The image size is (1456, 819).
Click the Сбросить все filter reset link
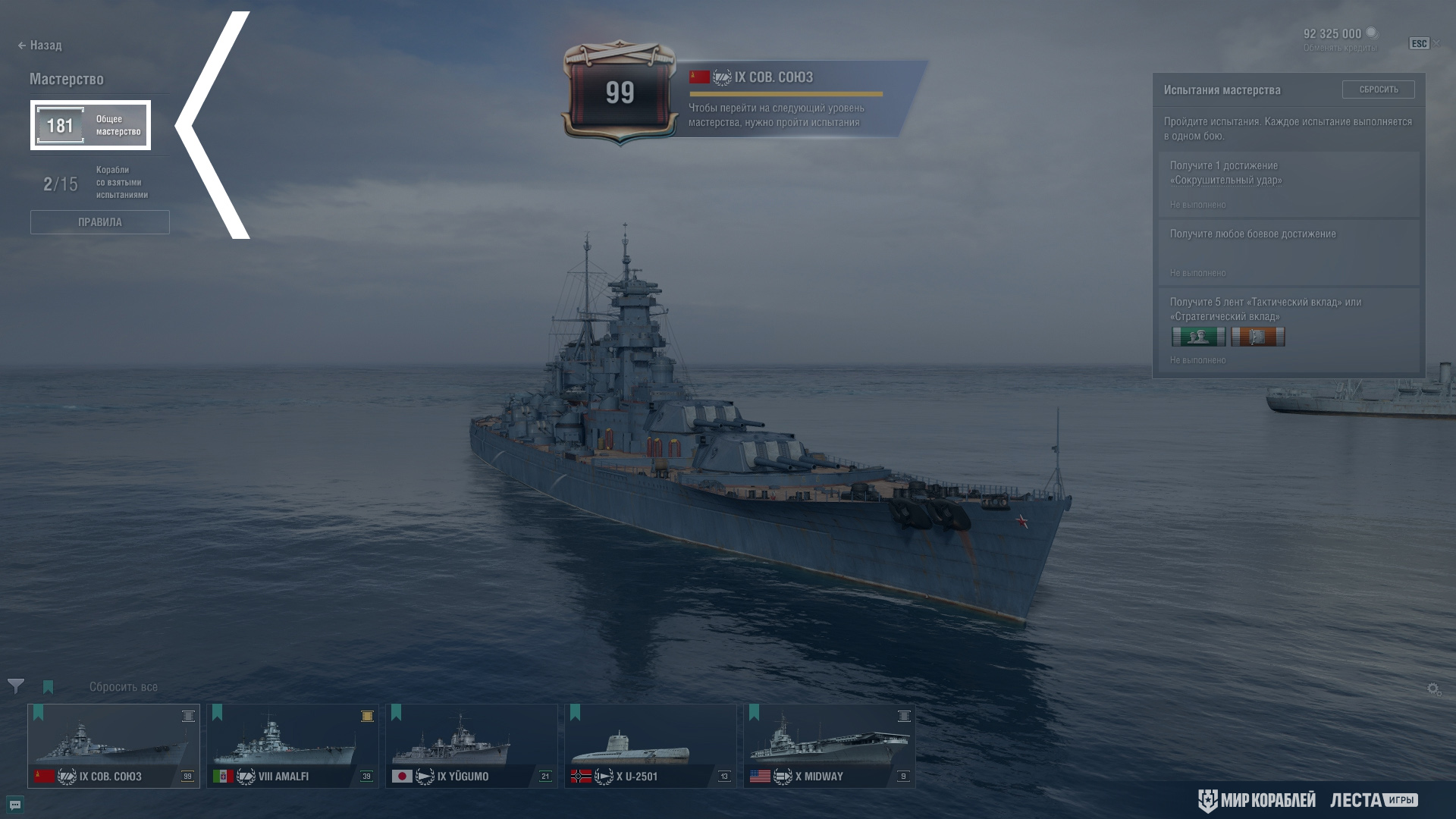point(124,687)
